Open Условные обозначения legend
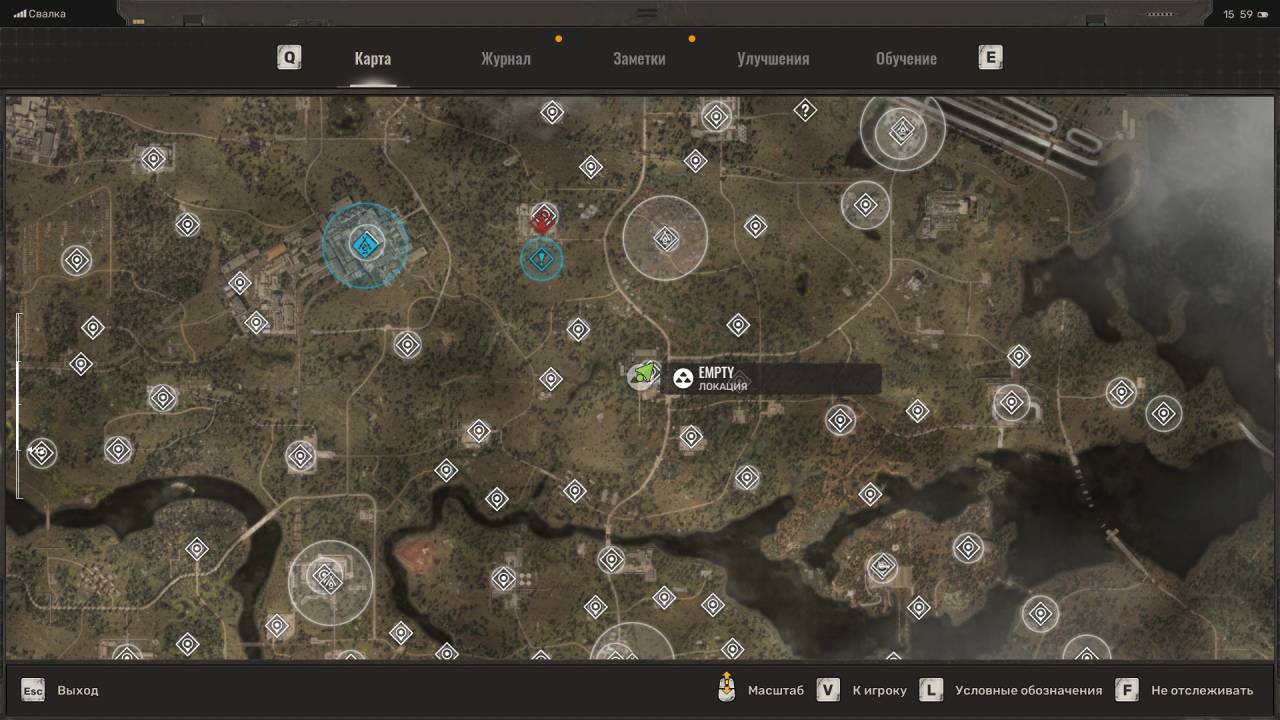 click(x=1028, y=690)
